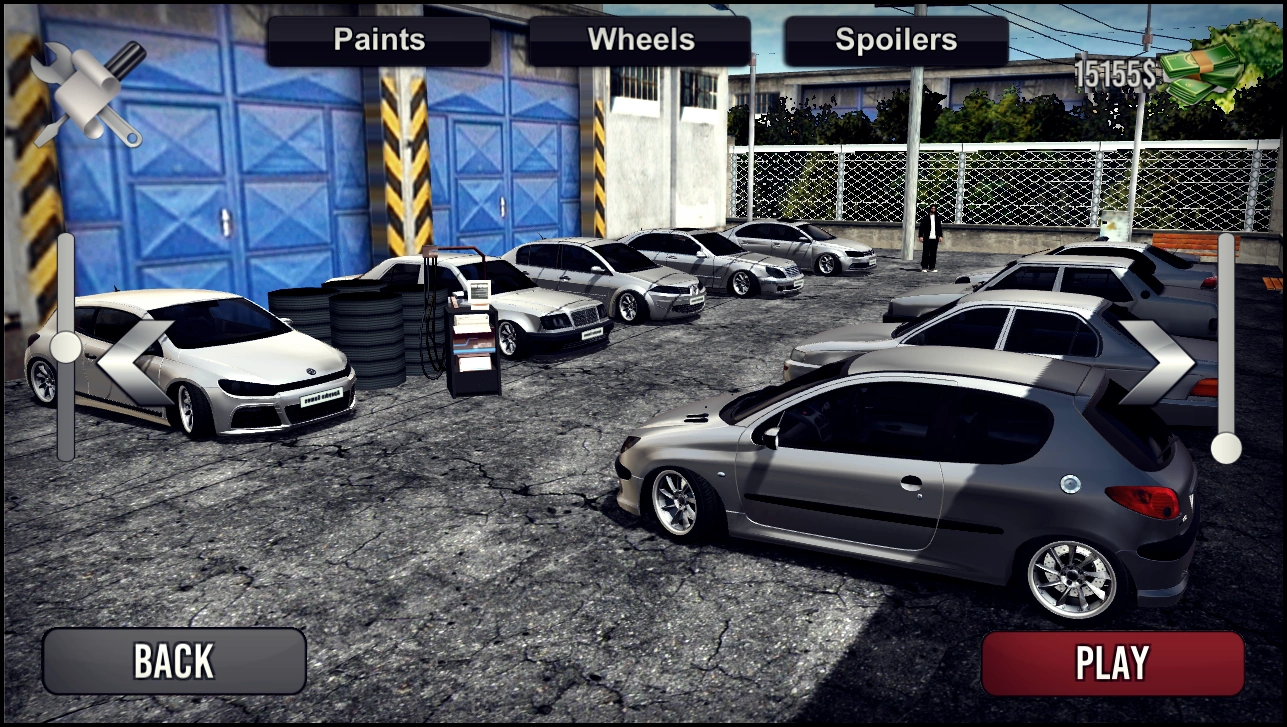1287x727 pixels.
Task: Open the Paints customization menu
Action: [x=379, y=41]
